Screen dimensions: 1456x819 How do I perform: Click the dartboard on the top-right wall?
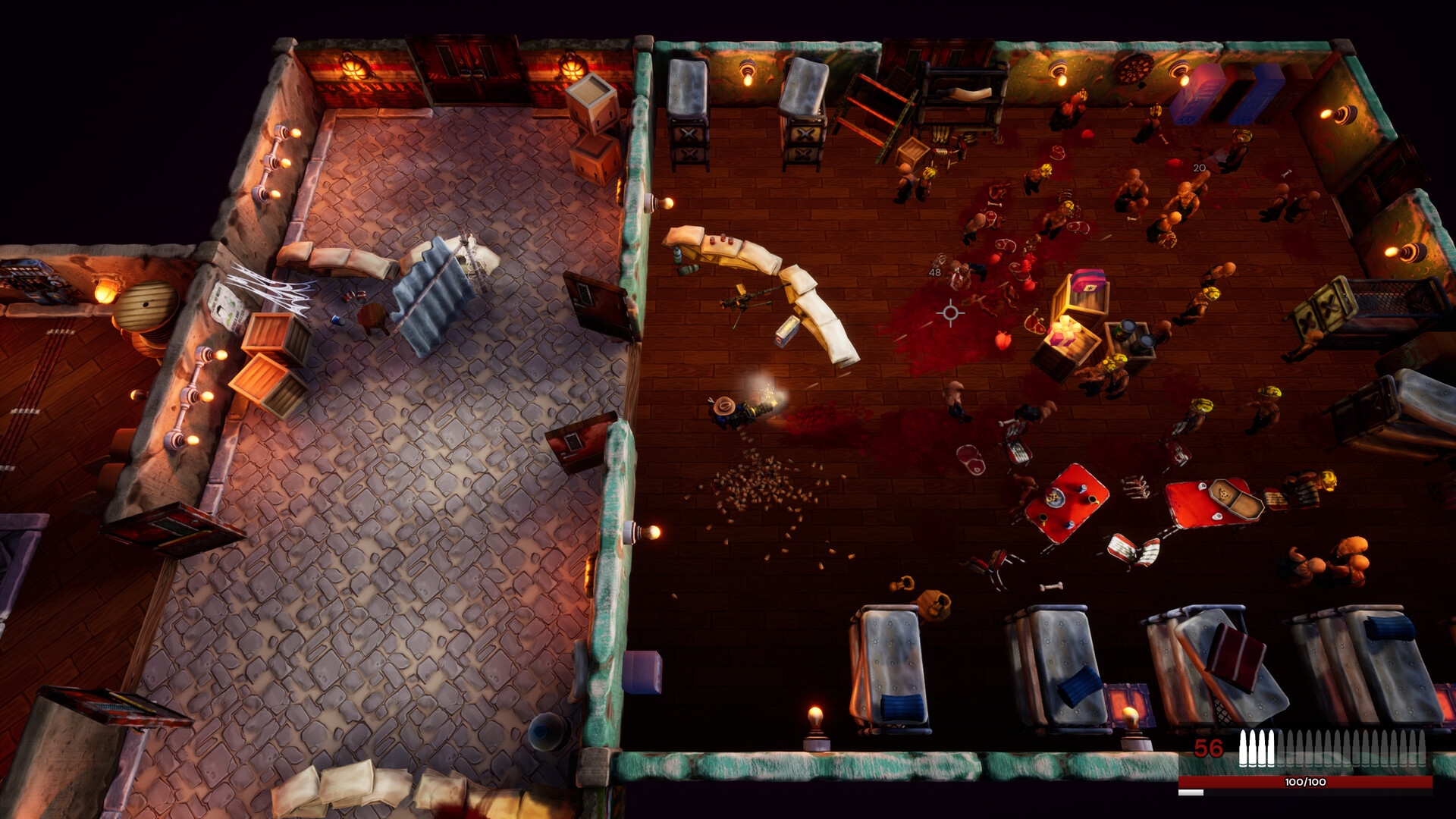tap(1134, 70)
